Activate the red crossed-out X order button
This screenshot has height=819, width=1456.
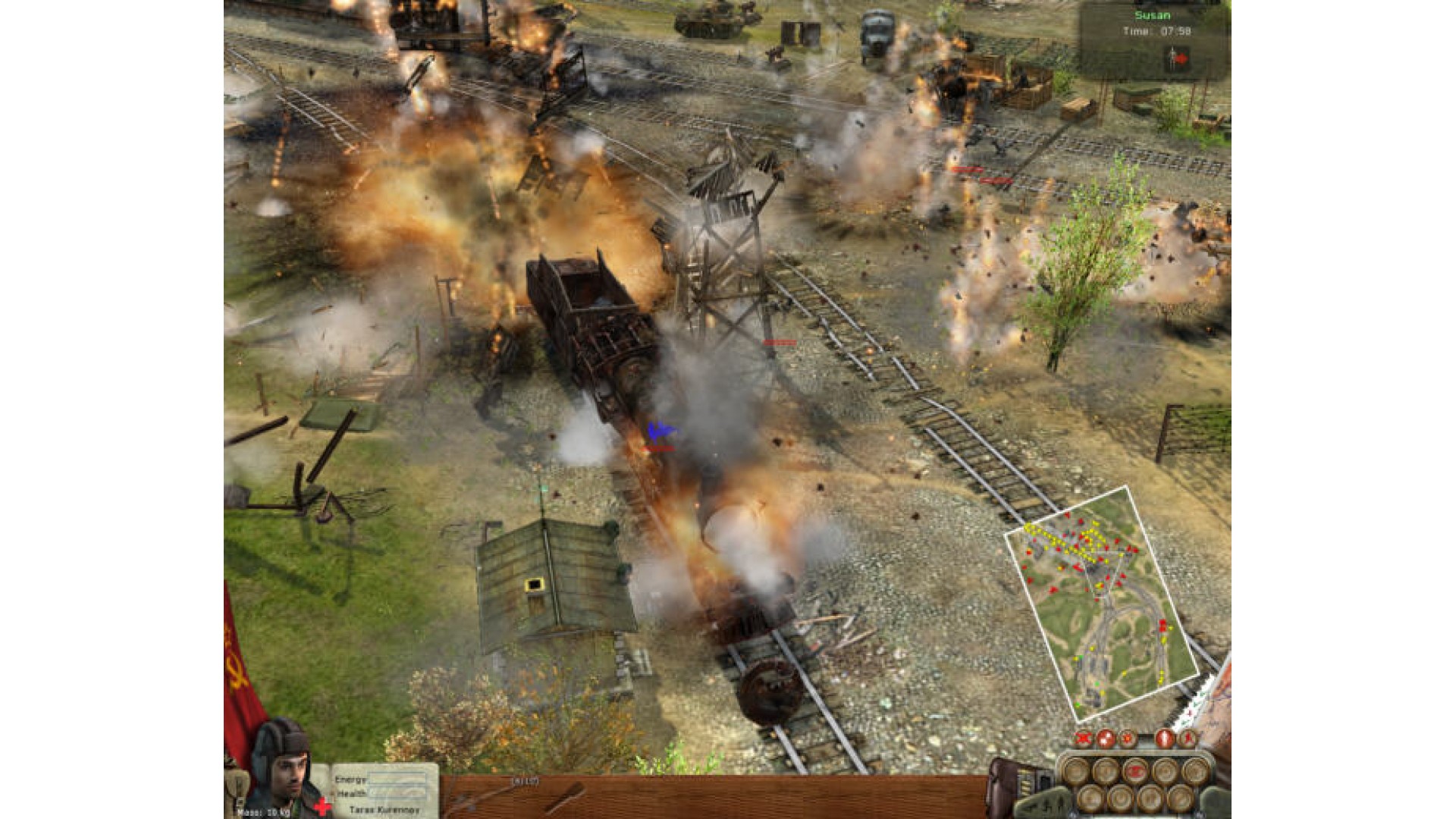1084,738
